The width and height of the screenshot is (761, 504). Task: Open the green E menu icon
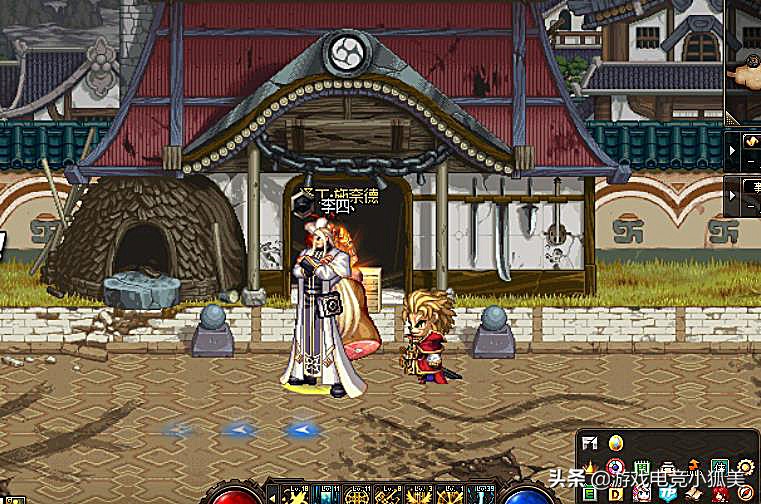pyautogui.click(x=590, y=492)
